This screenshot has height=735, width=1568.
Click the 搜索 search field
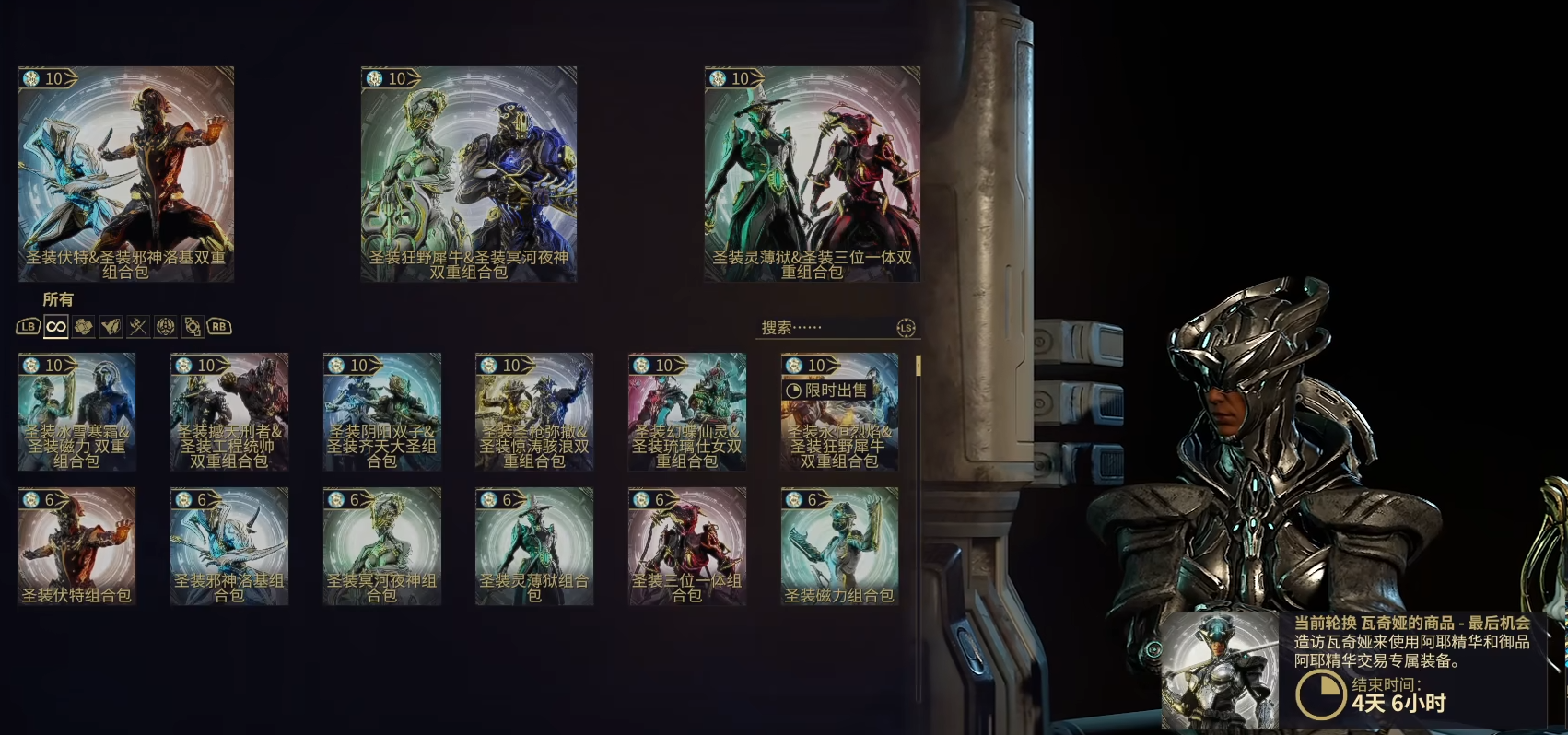pyautogui.click(x=825, y=328)
